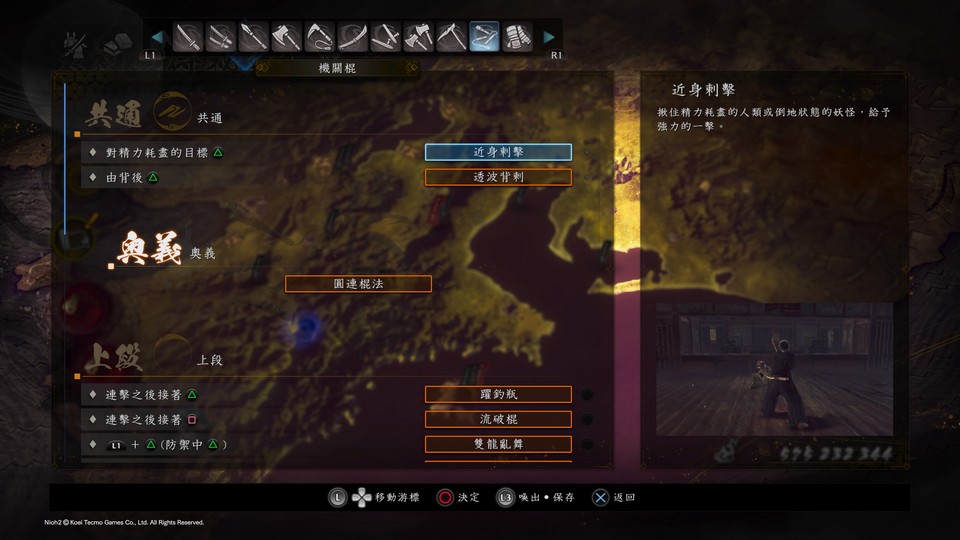Switch to the single sword weapon tab
The image size is (960, 540).
[189, 38]
